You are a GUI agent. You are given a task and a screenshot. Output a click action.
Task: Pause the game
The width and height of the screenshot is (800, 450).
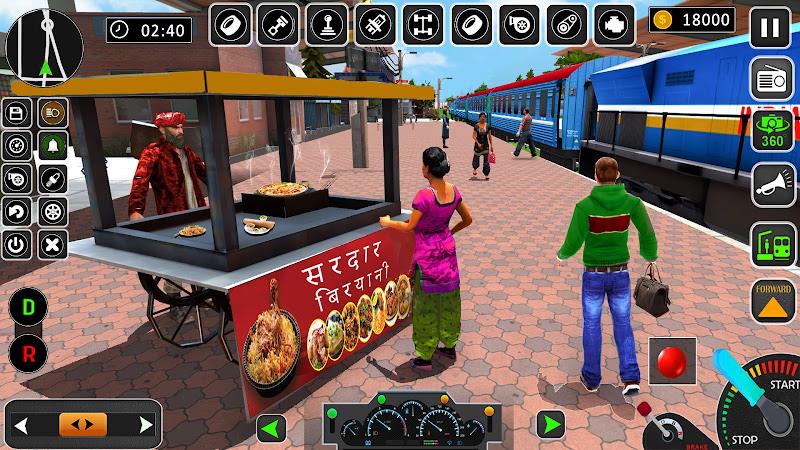pos(769,28)
